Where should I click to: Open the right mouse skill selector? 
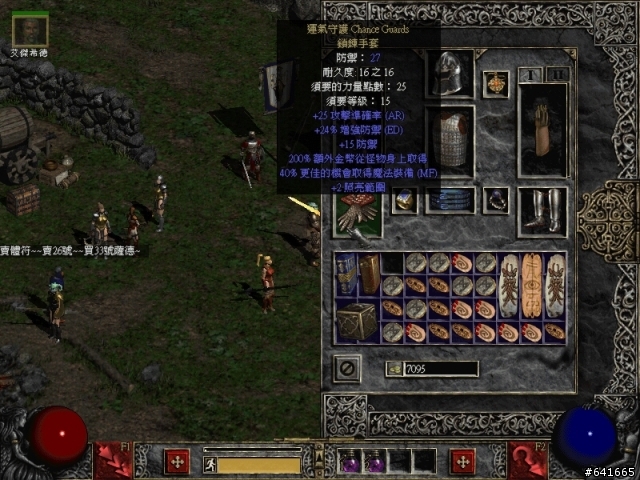click(x=527, y=461)
